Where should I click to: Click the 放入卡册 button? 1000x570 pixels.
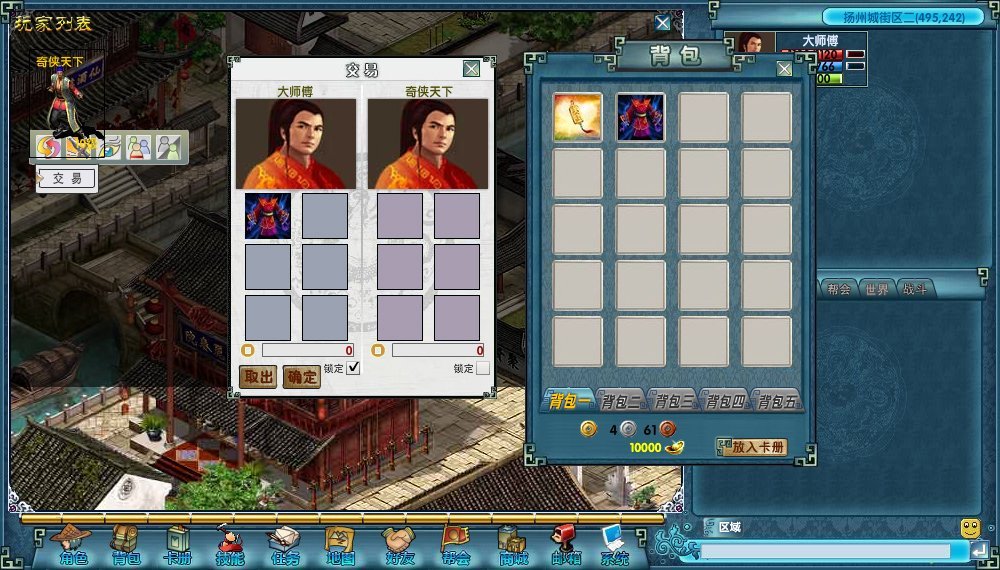pyautogui.click(x=752, y=447)
